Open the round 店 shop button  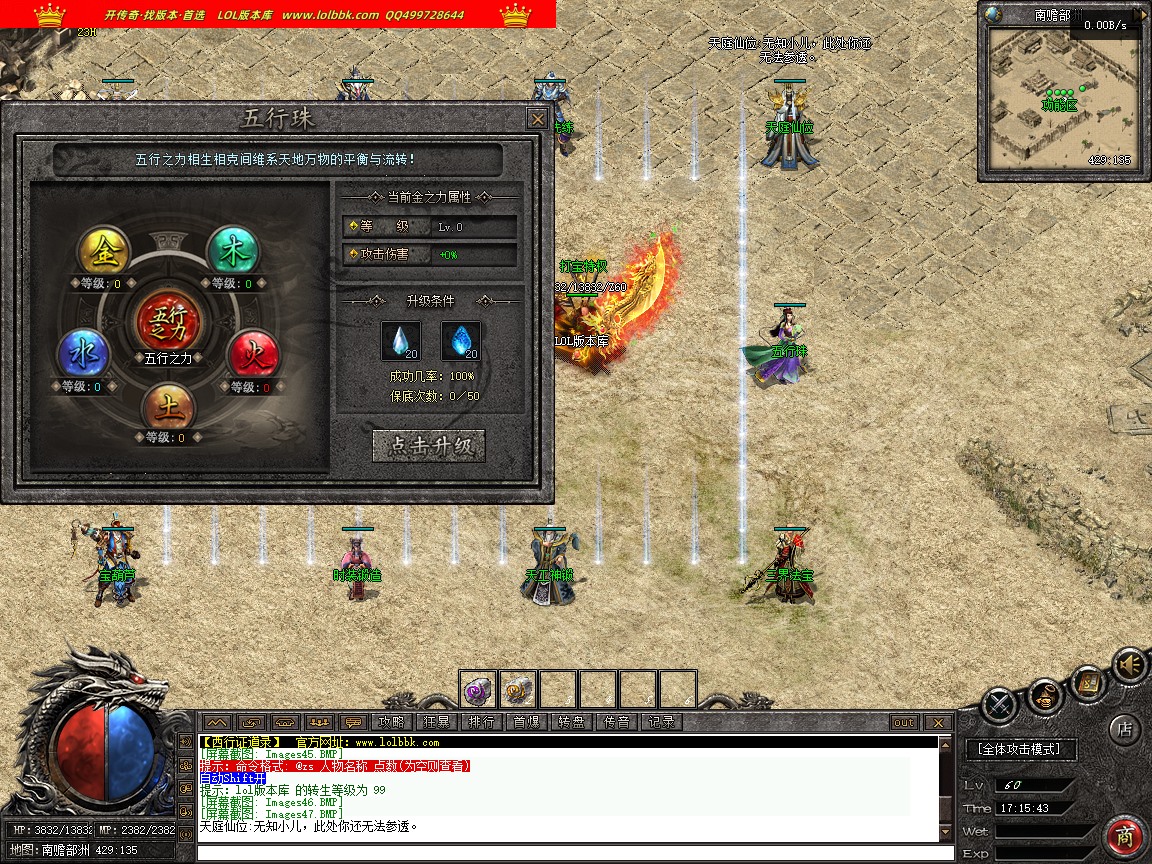tap(1124, 729)
